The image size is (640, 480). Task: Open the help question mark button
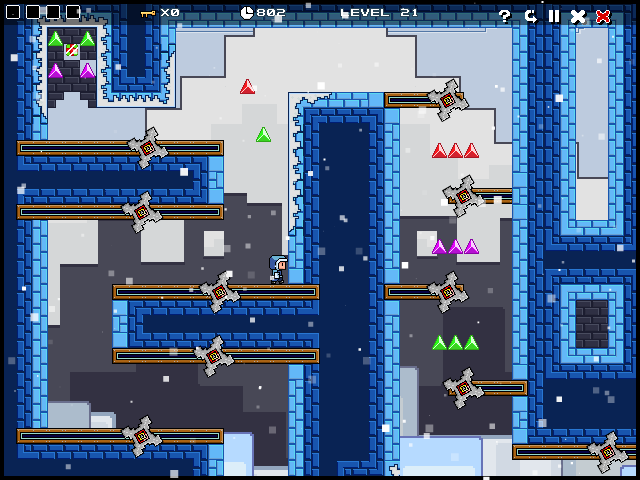tap(505, 16)
